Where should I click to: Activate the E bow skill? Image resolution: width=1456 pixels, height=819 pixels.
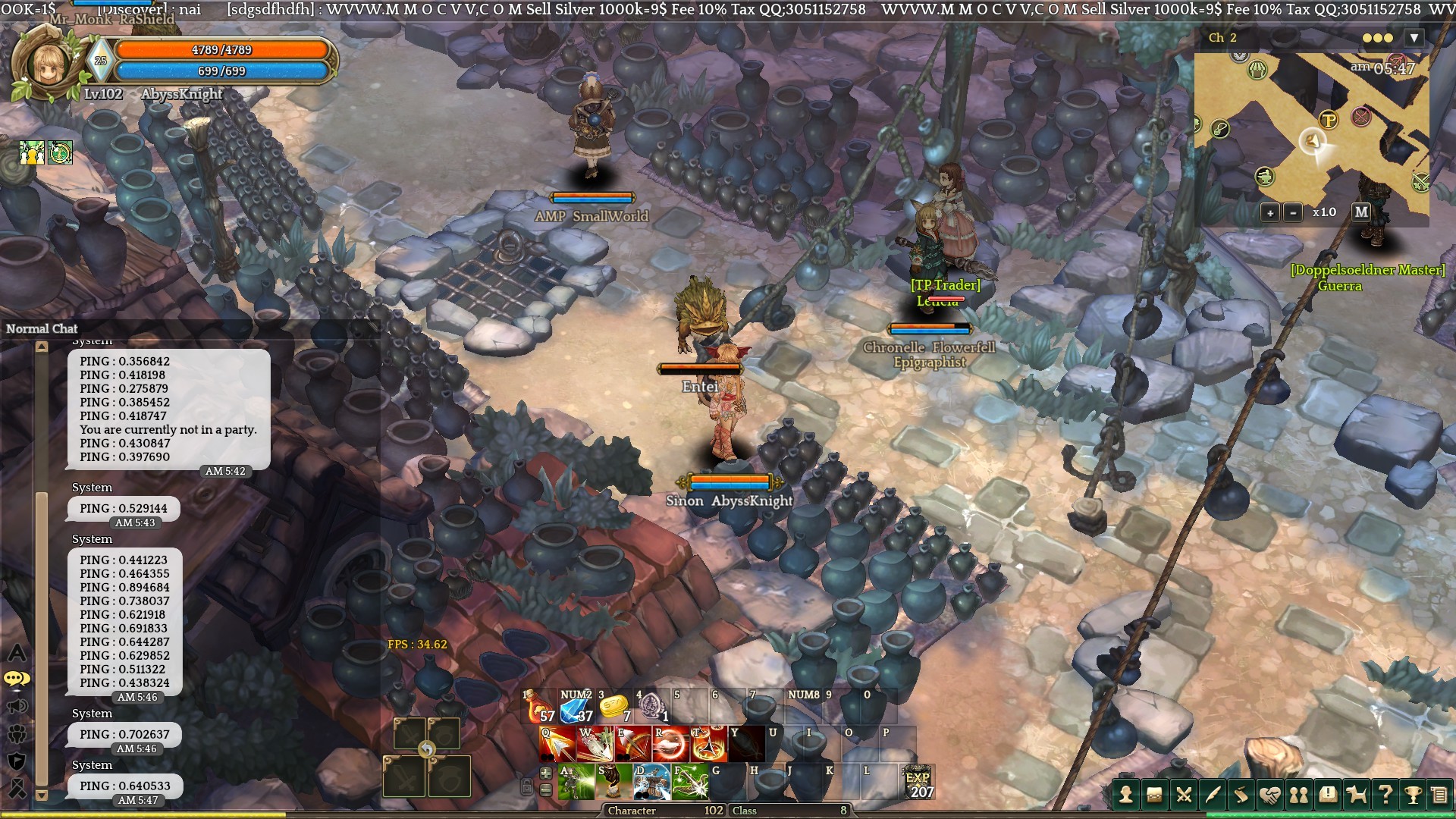(632, 745)
